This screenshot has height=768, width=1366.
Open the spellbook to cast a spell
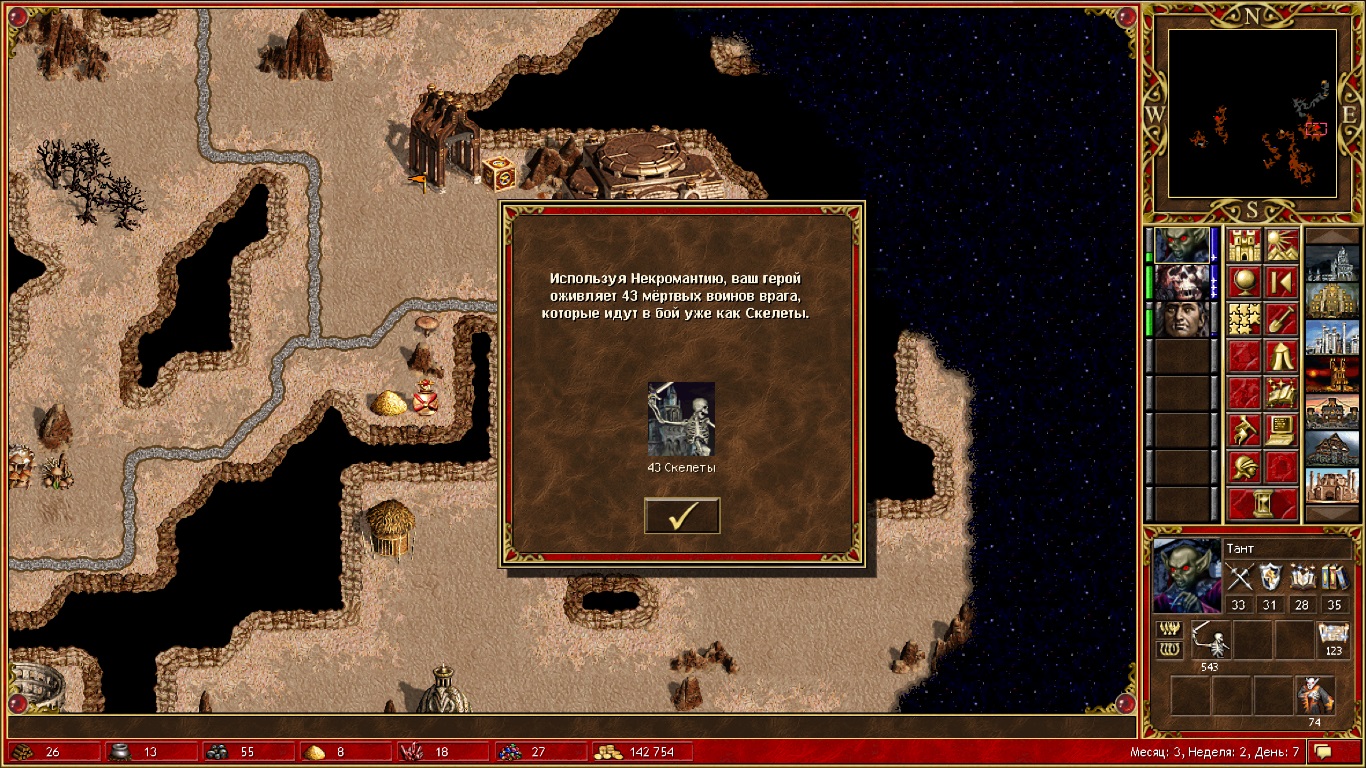[x=1281, y=392]
